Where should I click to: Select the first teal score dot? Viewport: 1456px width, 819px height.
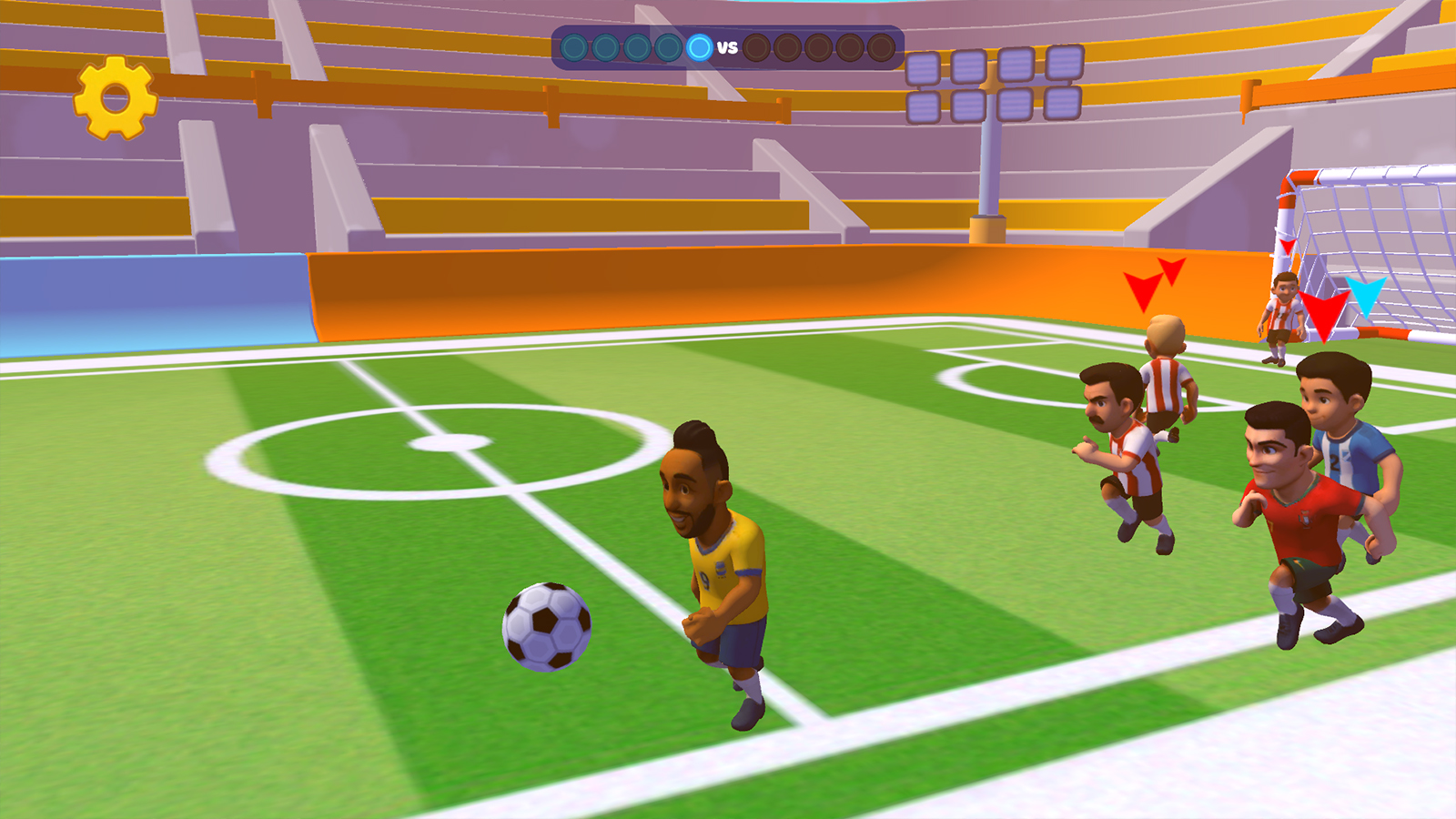[573, 46]
